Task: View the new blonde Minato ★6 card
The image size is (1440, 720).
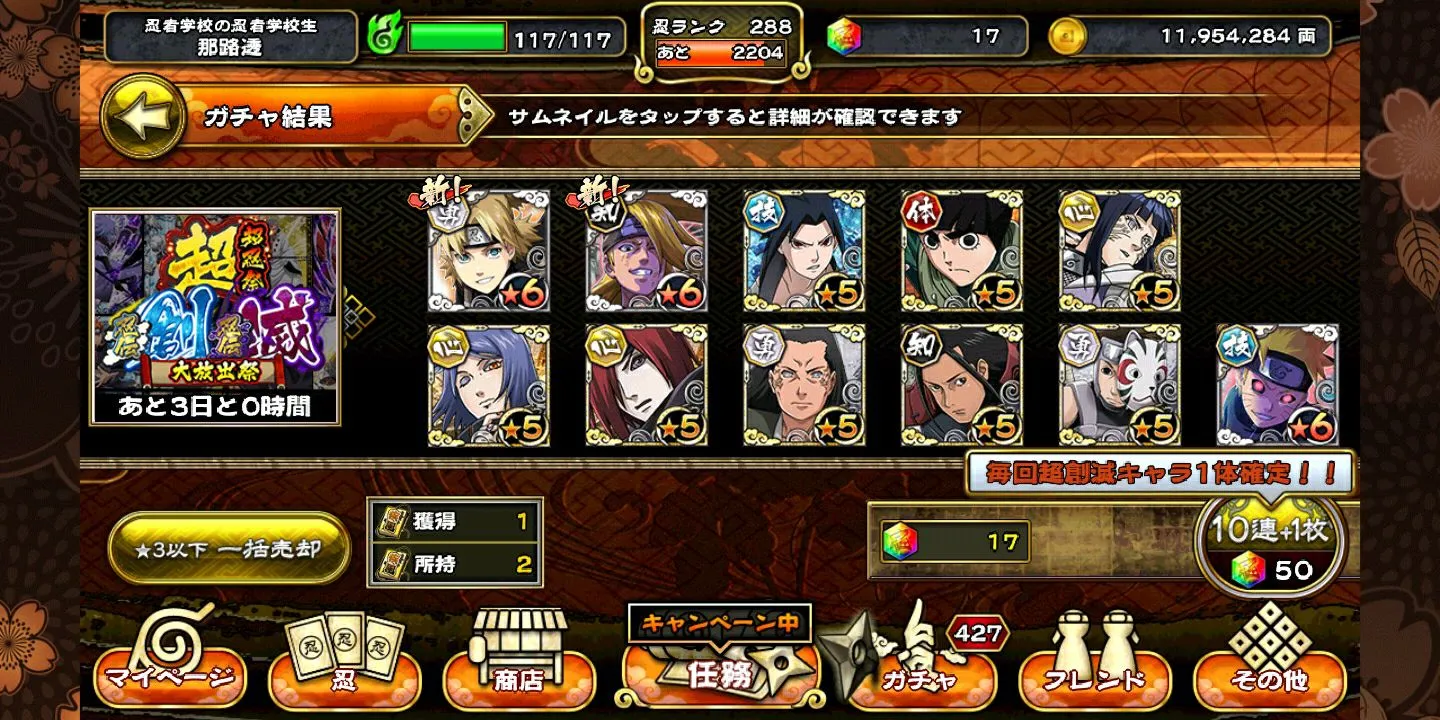Action: (488, 251)
